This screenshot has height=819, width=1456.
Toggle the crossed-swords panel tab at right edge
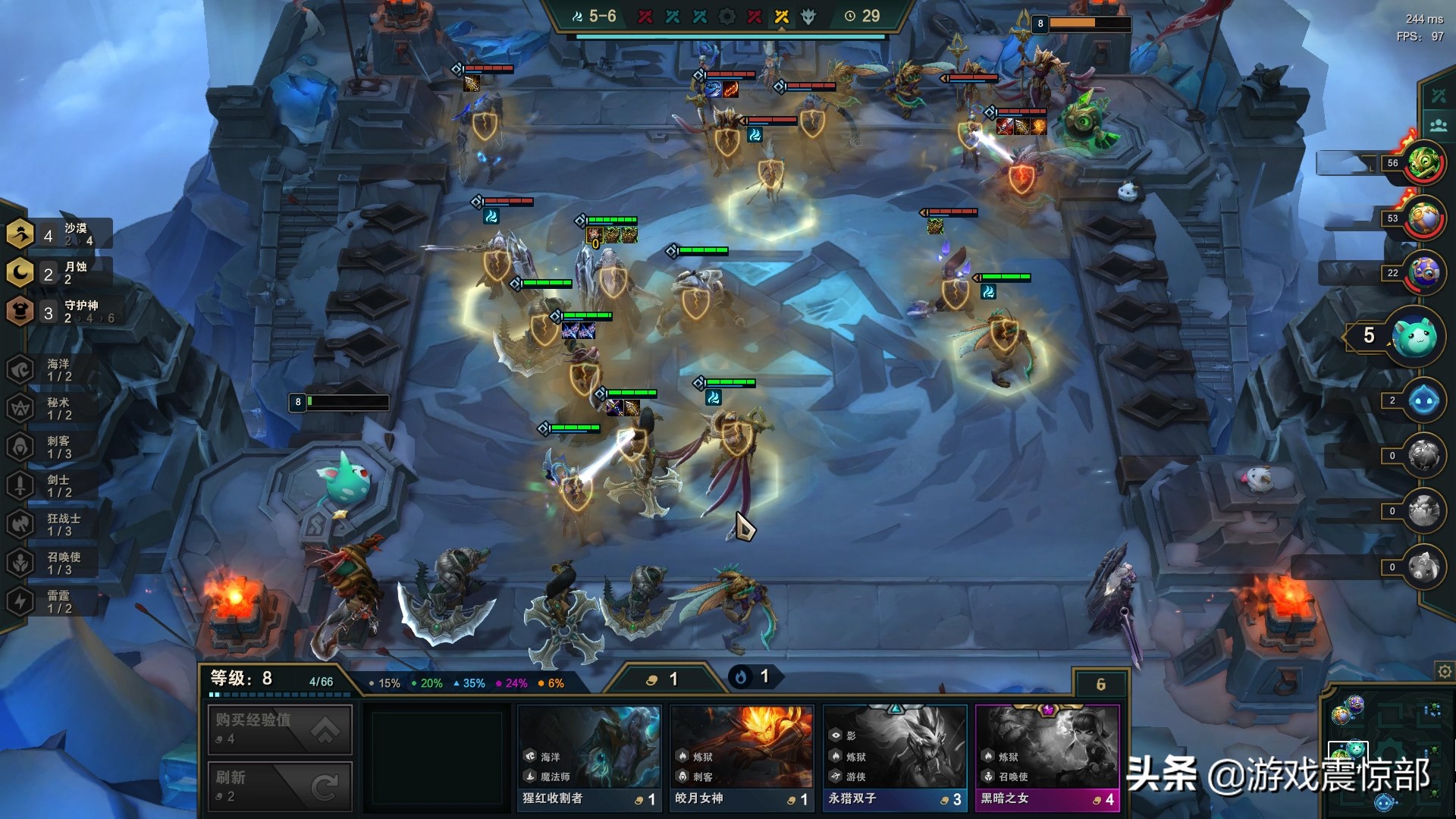(1439, 96)
